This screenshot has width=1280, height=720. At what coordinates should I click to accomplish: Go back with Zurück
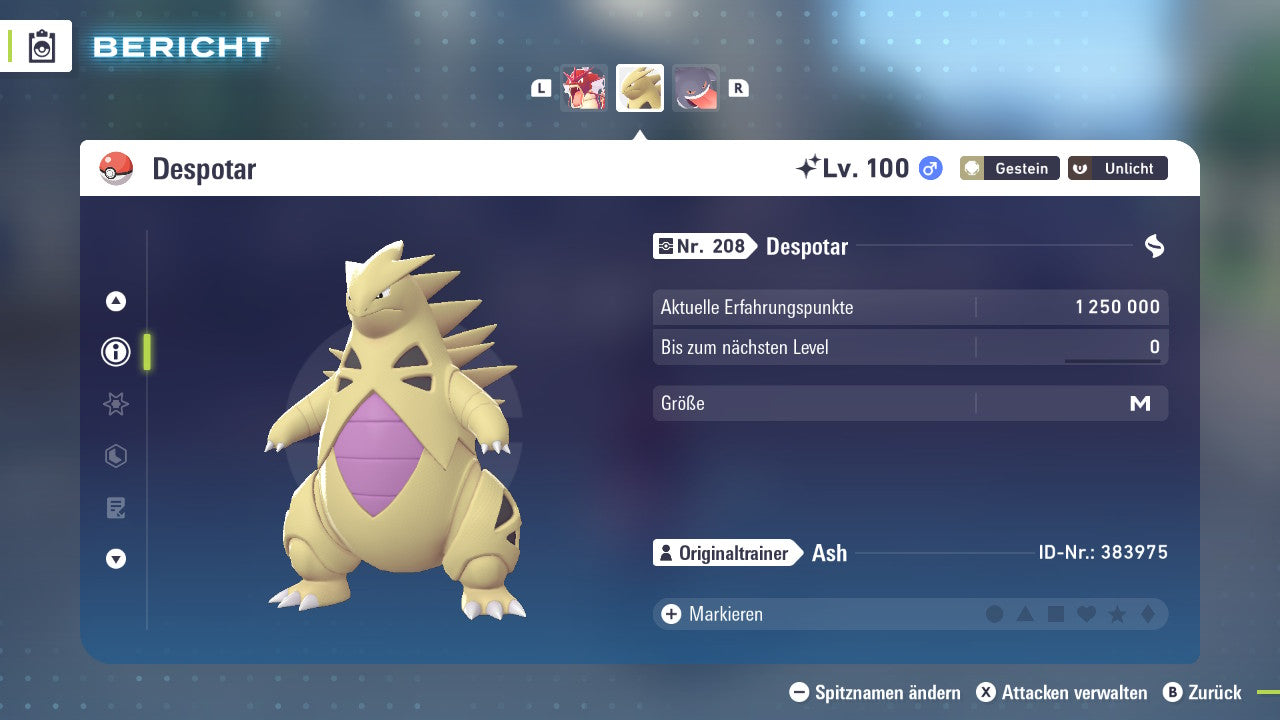coord(1202,692)
